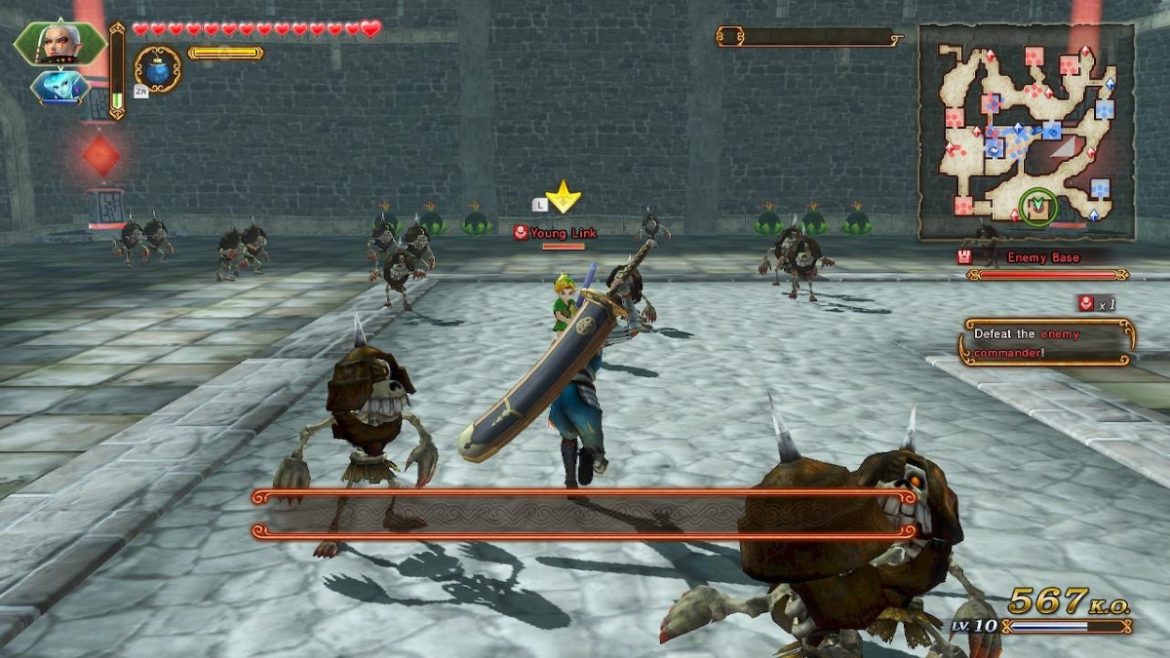Screen dimensions: 1170x658
Task: Select the Young Link name tag
Action: tap(556, 233)
